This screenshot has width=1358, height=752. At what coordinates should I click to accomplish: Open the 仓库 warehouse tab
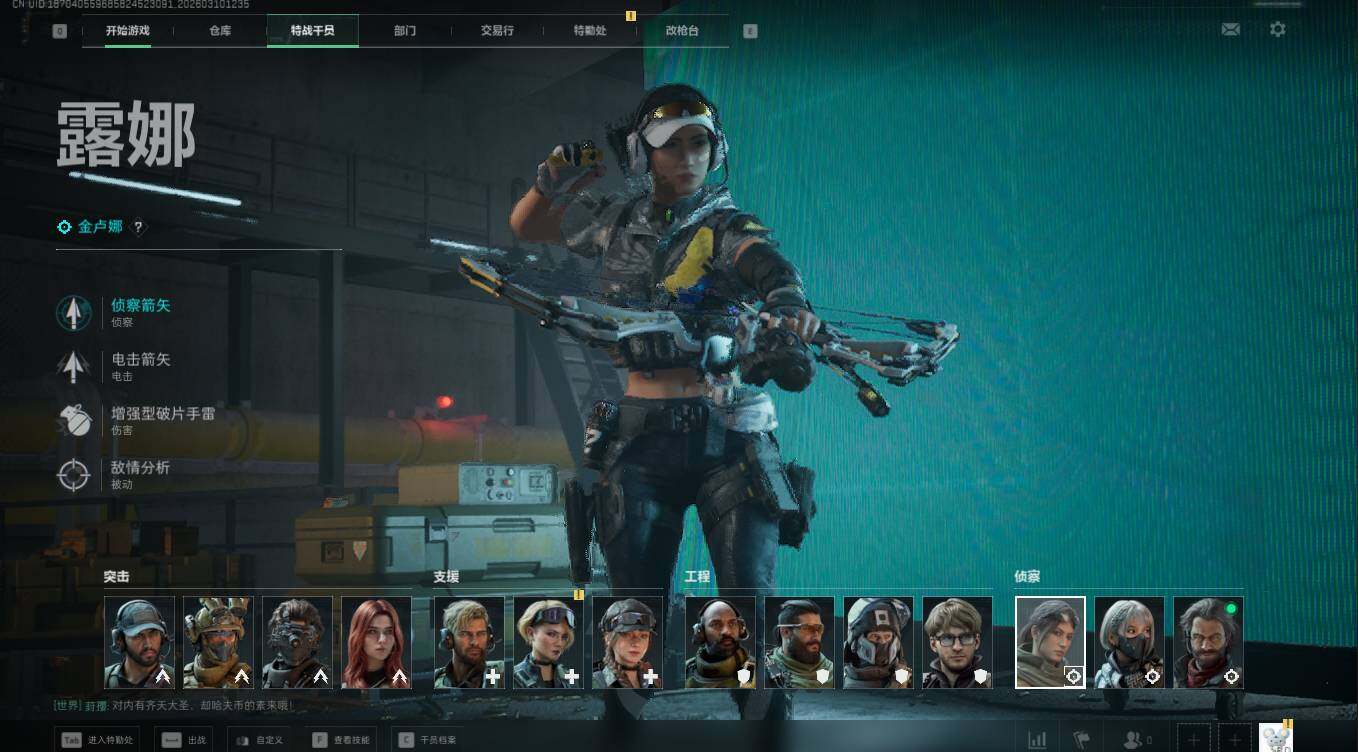(x=220, y=31)
